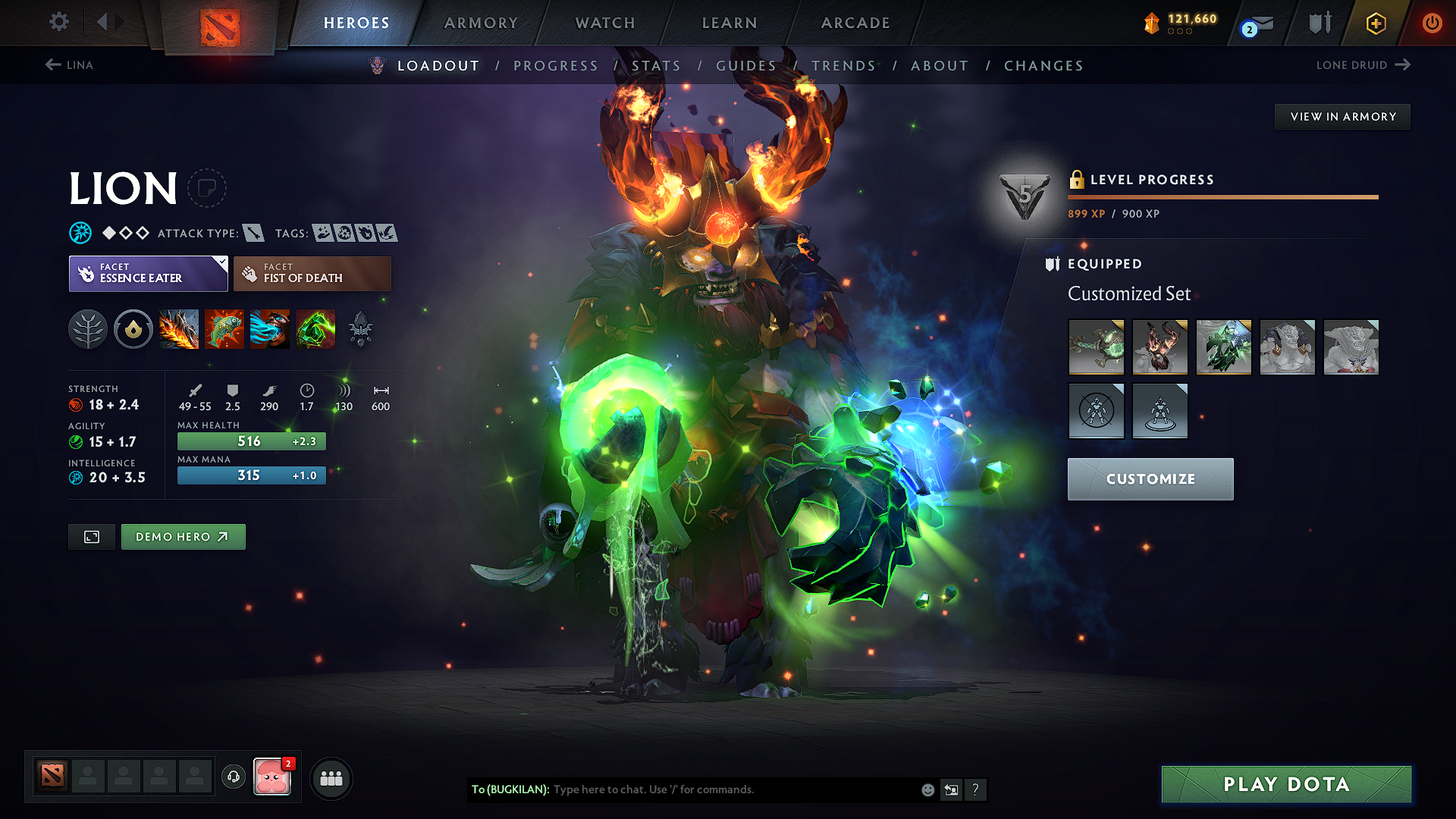The height and width of the screenshot is (819, 1456).
Task: View the Earth Spike ability icon
Action: tap(179, 329)
